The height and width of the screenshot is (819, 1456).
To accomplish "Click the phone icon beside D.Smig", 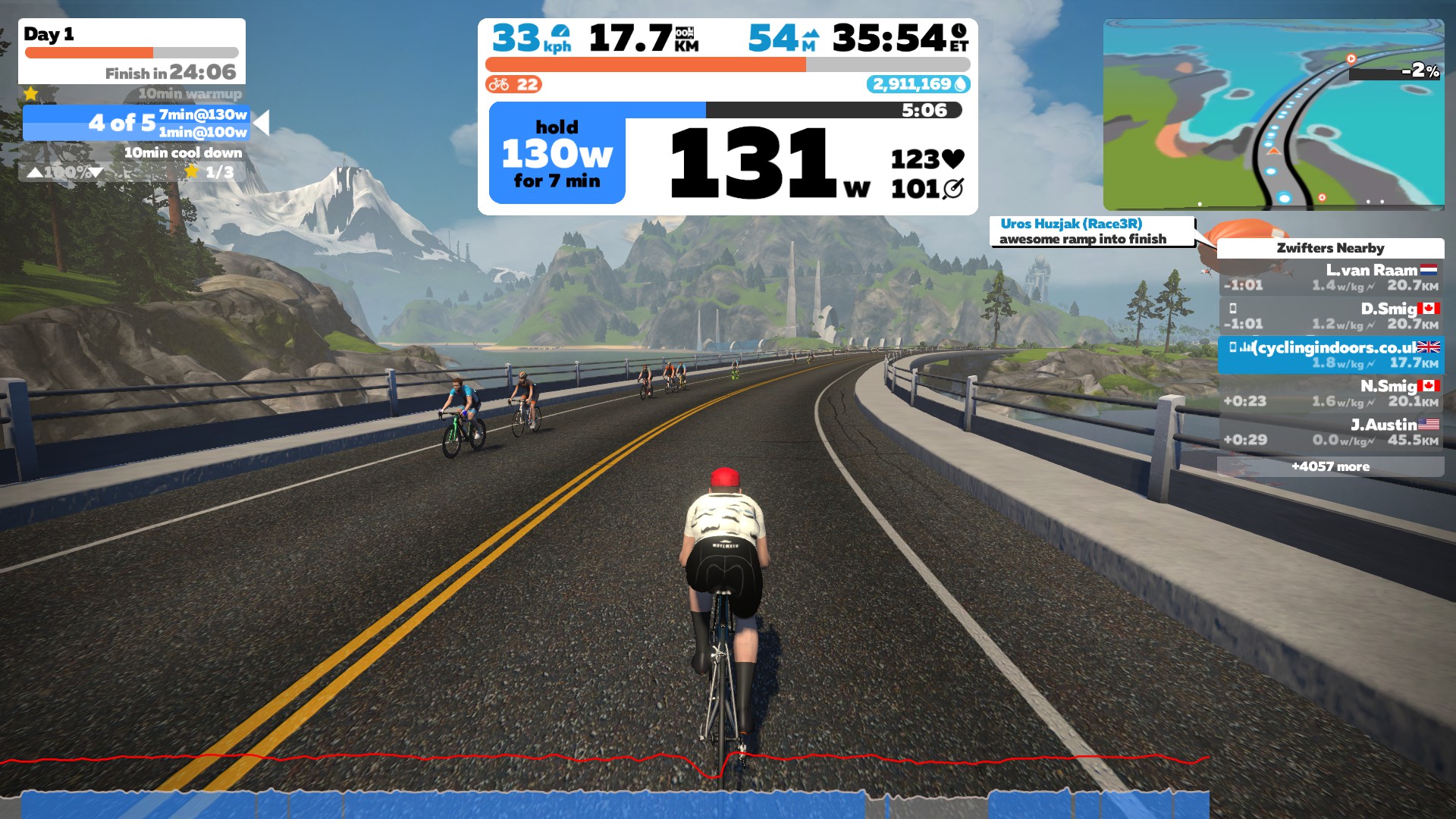I will (1234, 307).
